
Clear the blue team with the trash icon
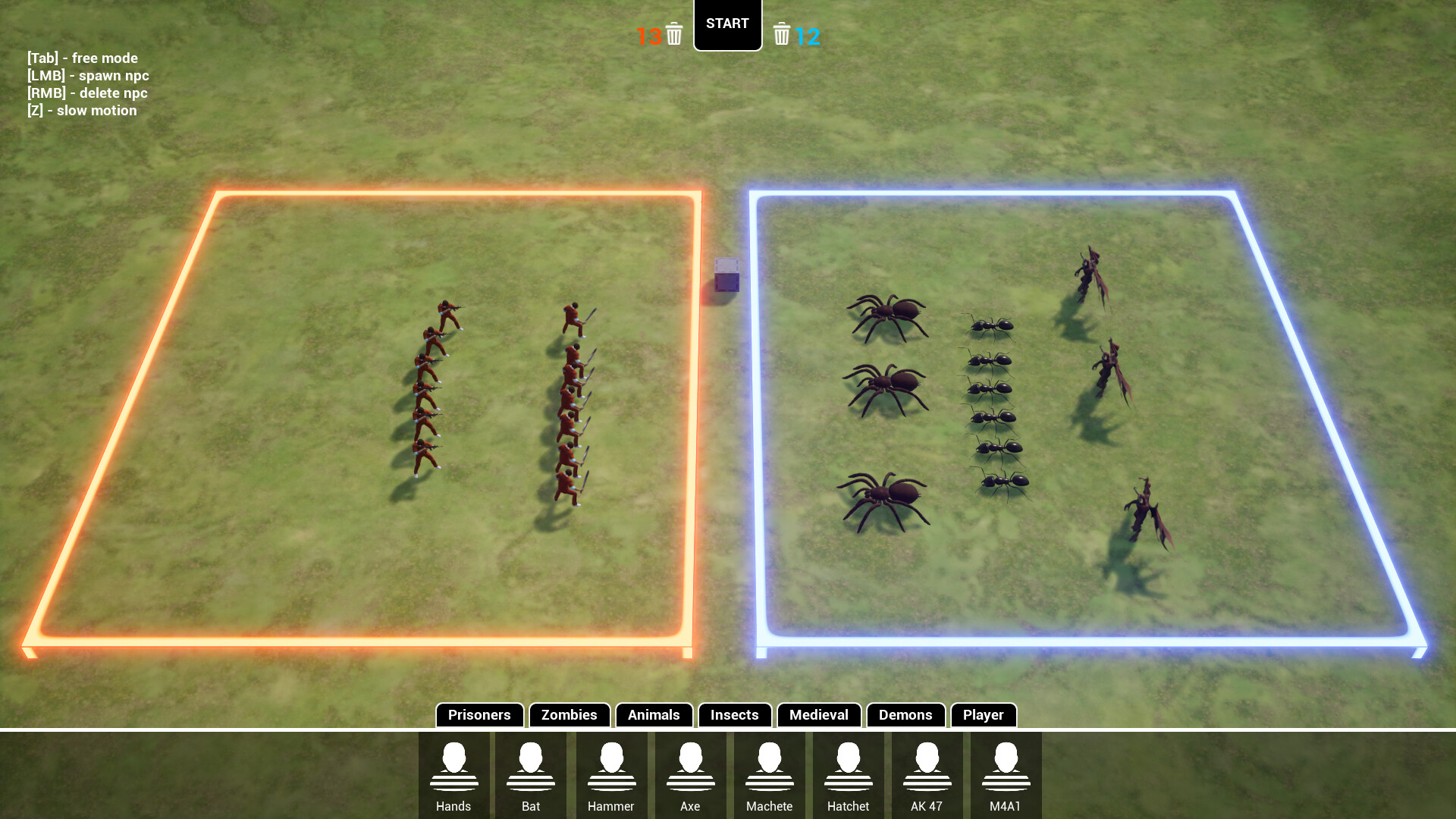click(782, 34)
